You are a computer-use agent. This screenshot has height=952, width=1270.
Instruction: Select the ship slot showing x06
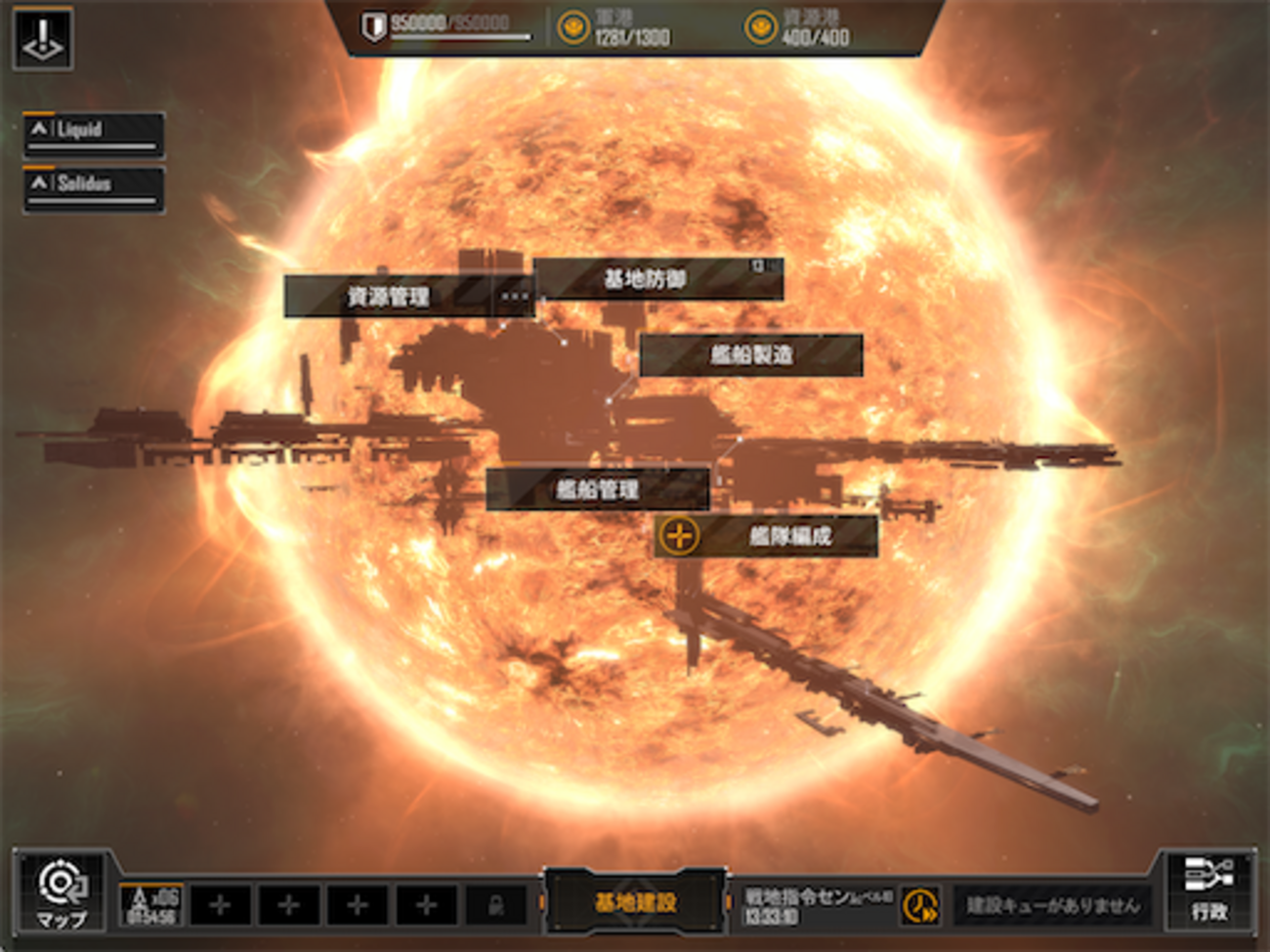[x=152, y=904]
